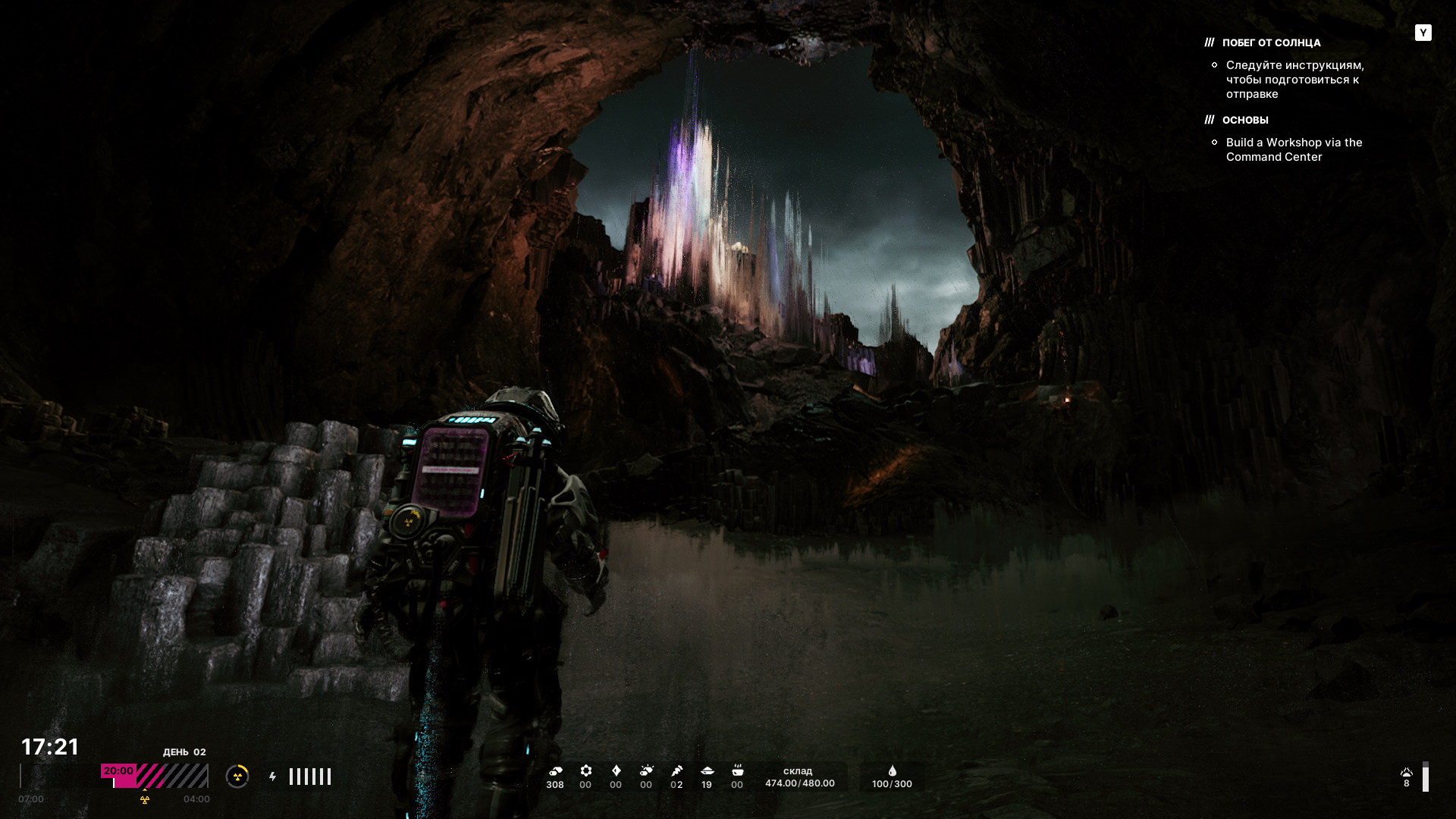Open the склад storage capacity panel
Viewport: 1456px width, 819px height.
click(799, 777)
